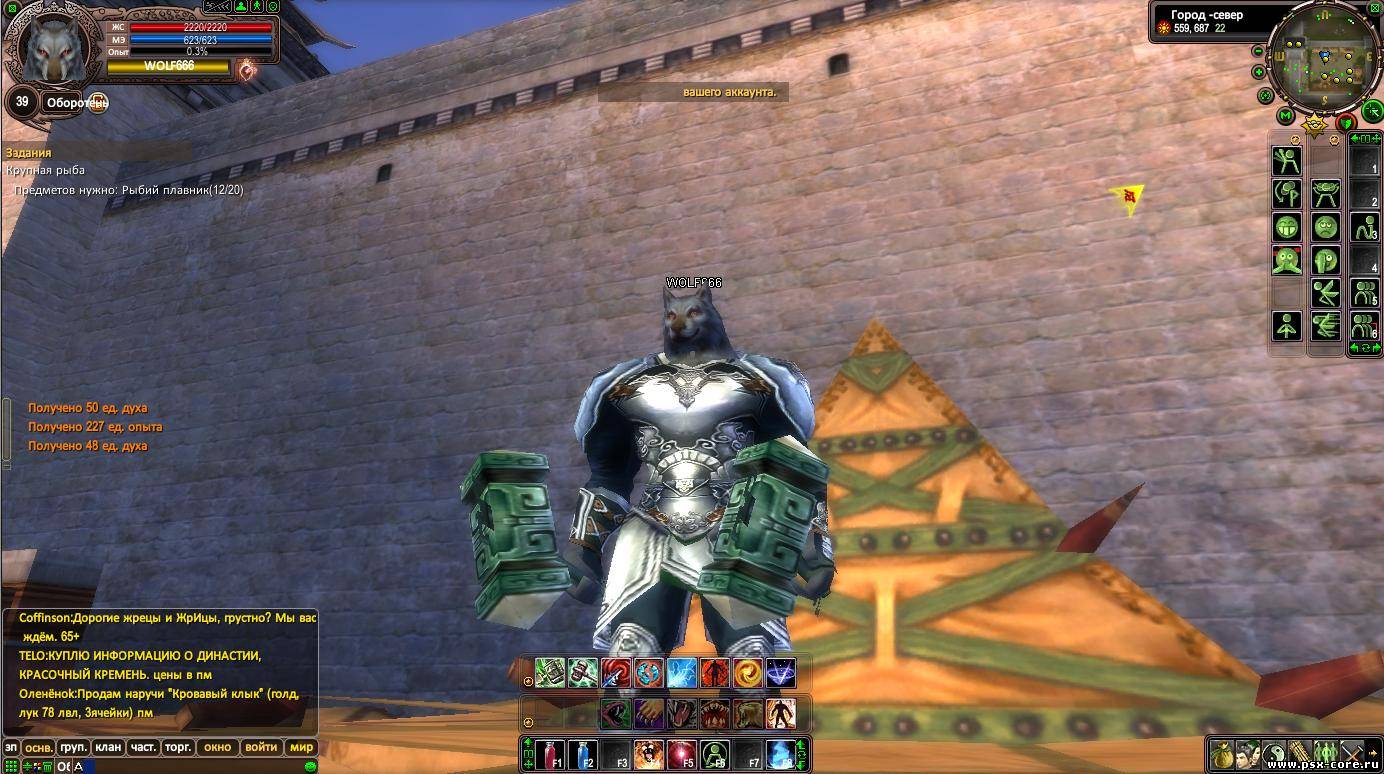Screen dimensions: 1384x774
Task: Use the red health potion in slot F1
Action: coord(552,754)
